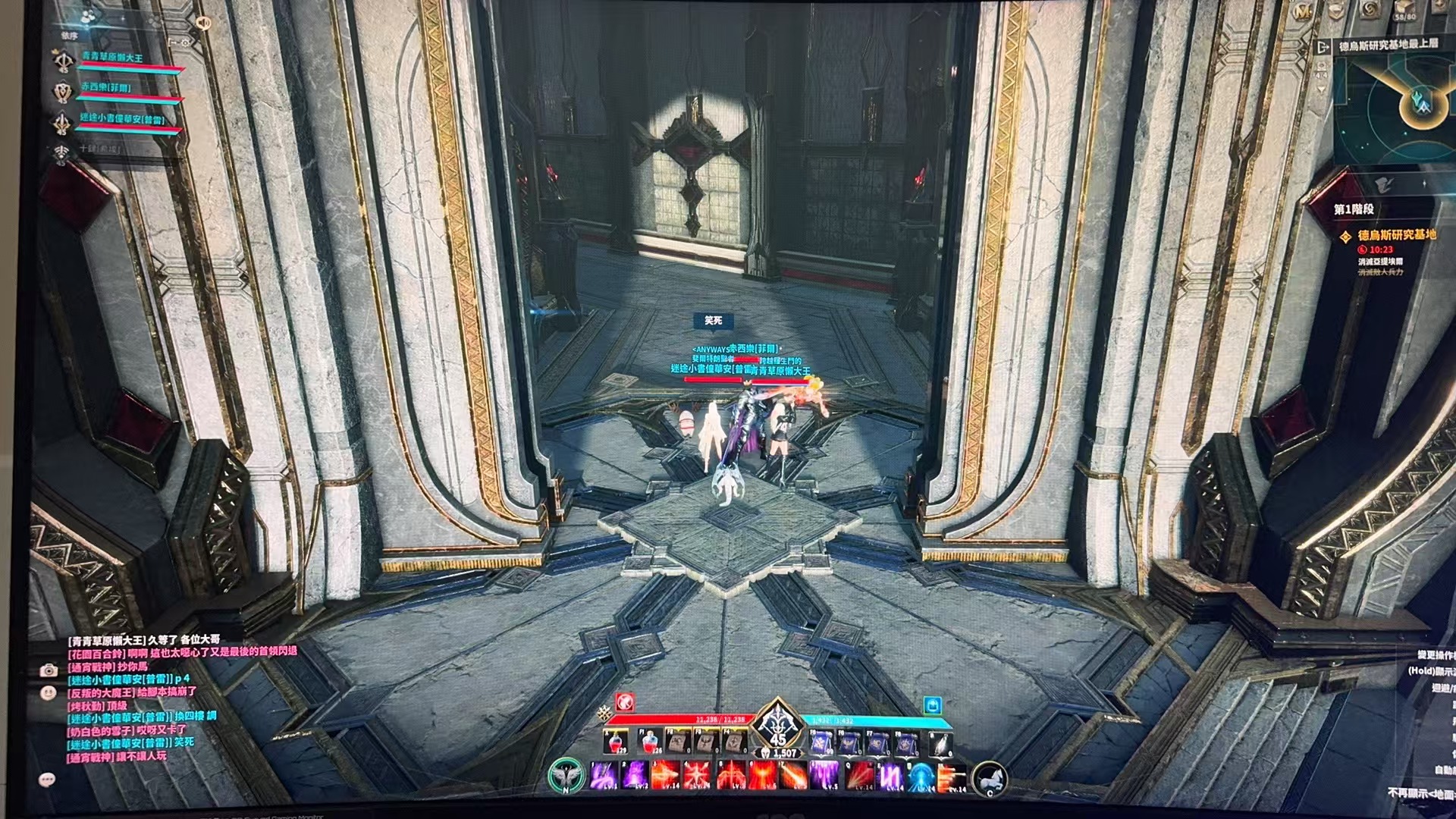
Task: Use the white feather item slot
Action: [x=940, y=744]
